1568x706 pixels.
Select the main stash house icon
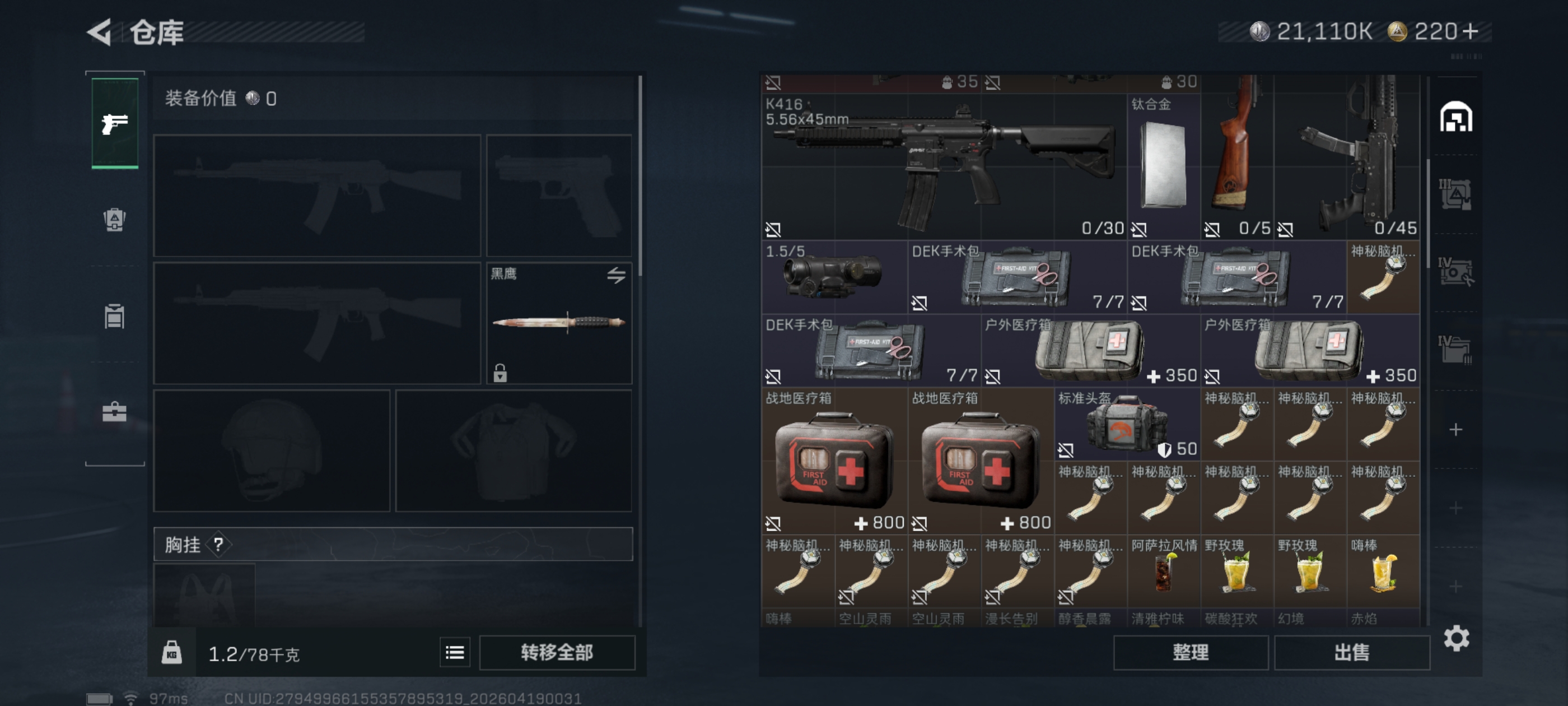(1455, 117)
